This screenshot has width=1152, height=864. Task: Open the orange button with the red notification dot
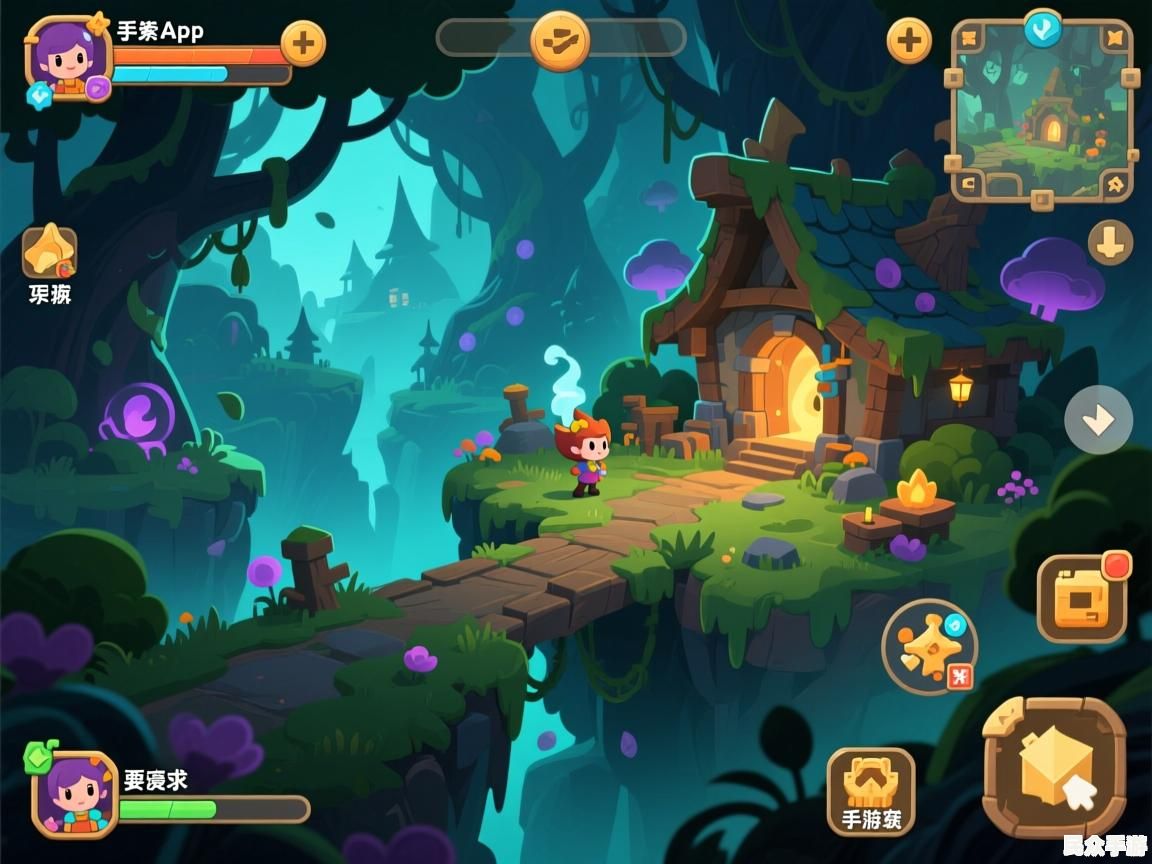1082,599
